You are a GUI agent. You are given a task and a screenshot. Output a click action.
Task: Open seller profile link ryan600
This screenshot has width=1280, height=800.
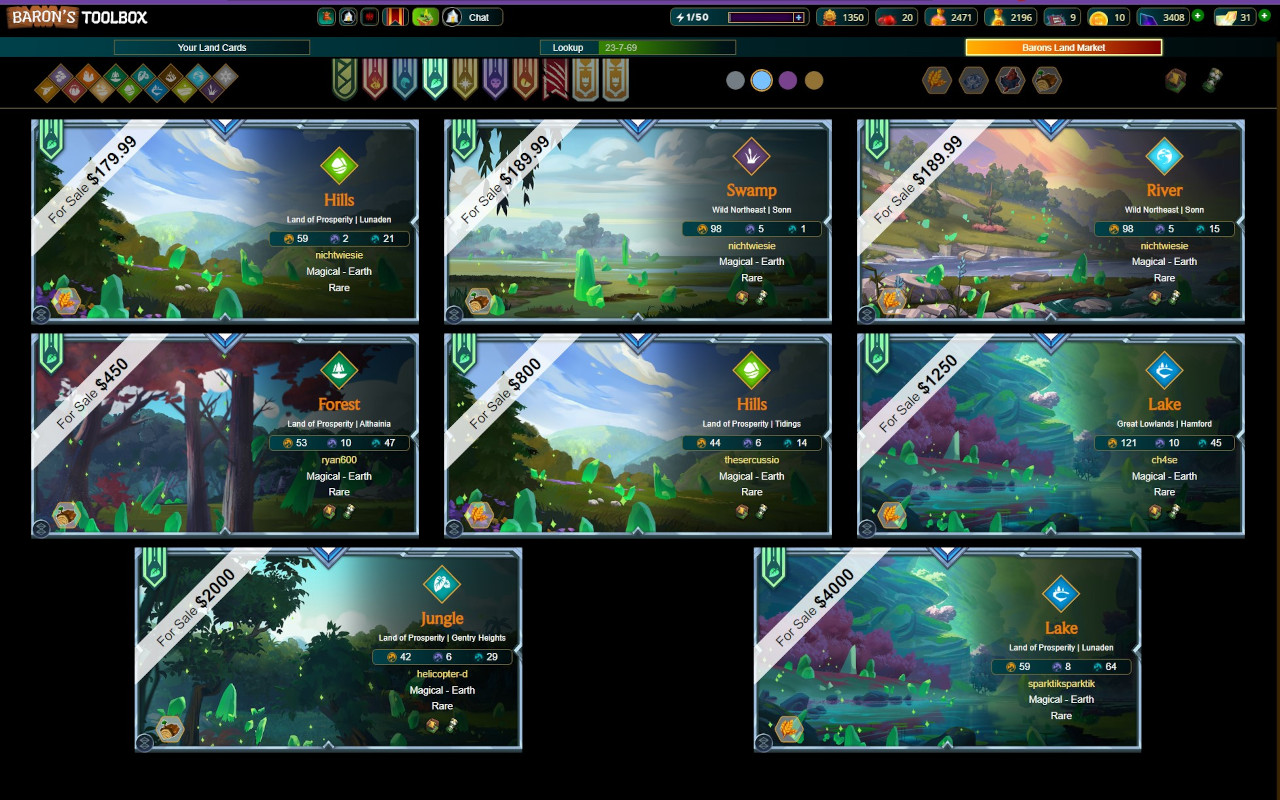338,461
